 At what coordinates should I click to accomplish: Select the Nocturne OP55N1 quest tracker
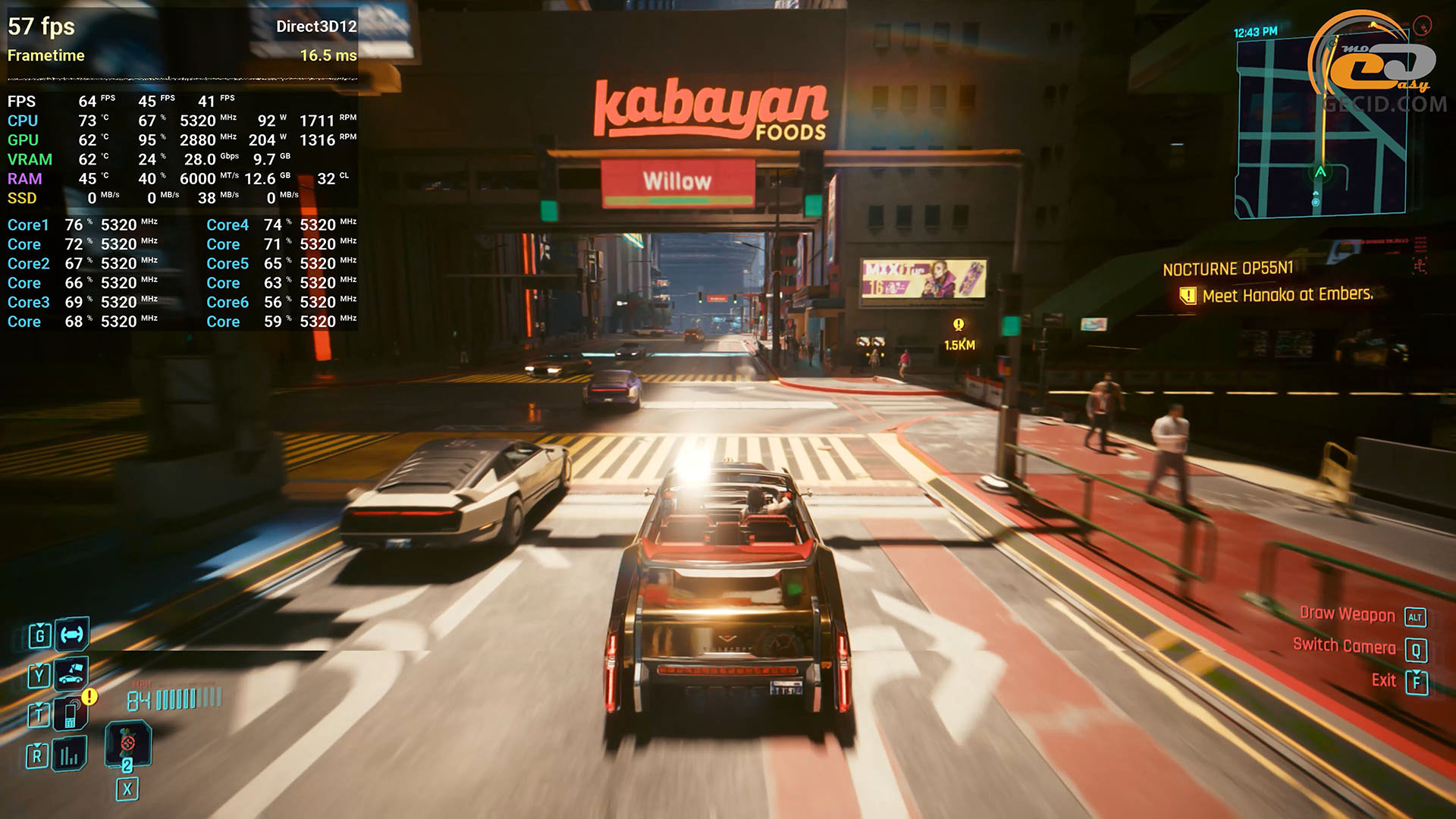click(1228, 269)
